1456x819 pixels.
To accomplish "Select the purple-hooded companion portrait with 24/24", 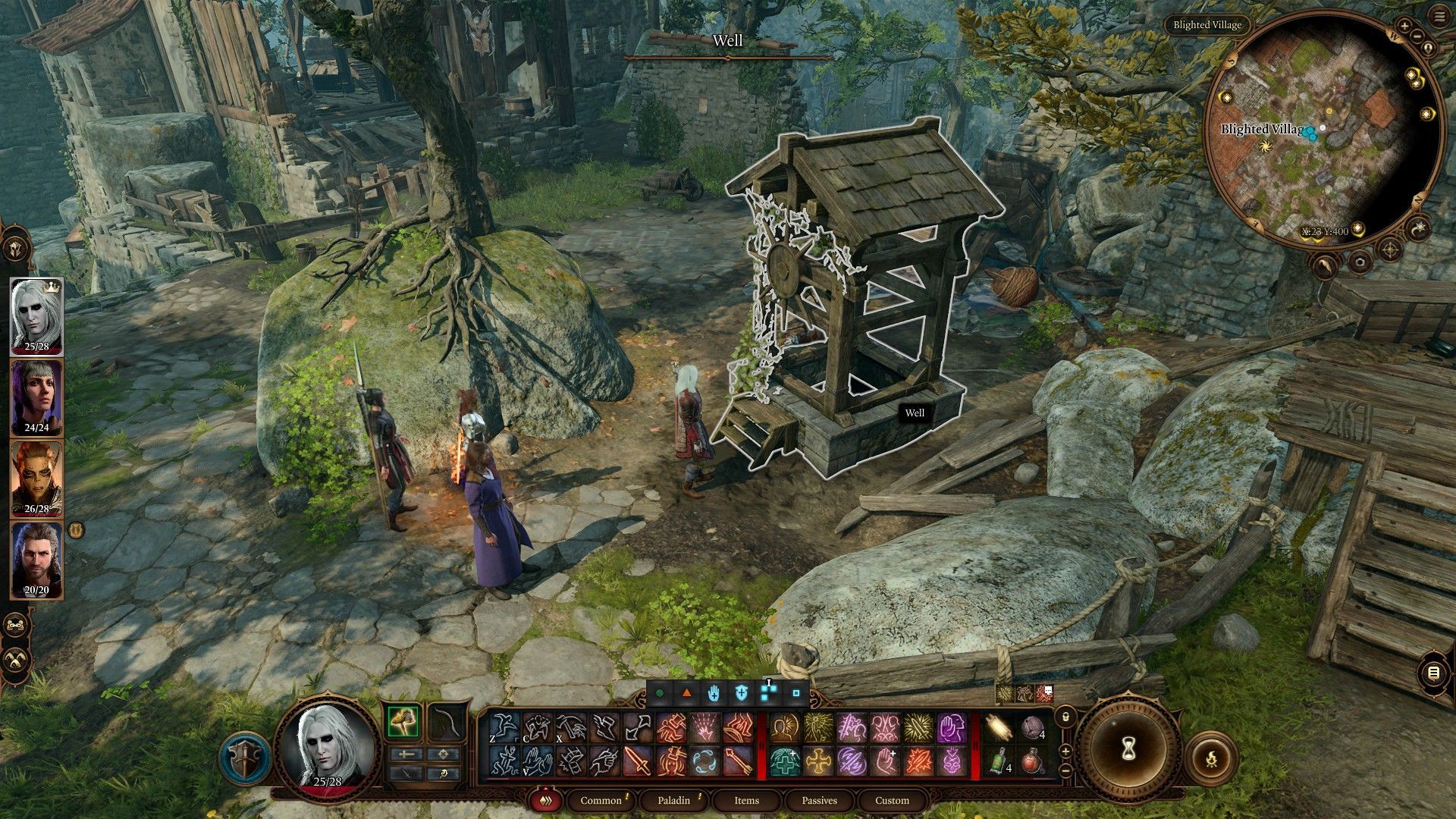I will [36, 396].
